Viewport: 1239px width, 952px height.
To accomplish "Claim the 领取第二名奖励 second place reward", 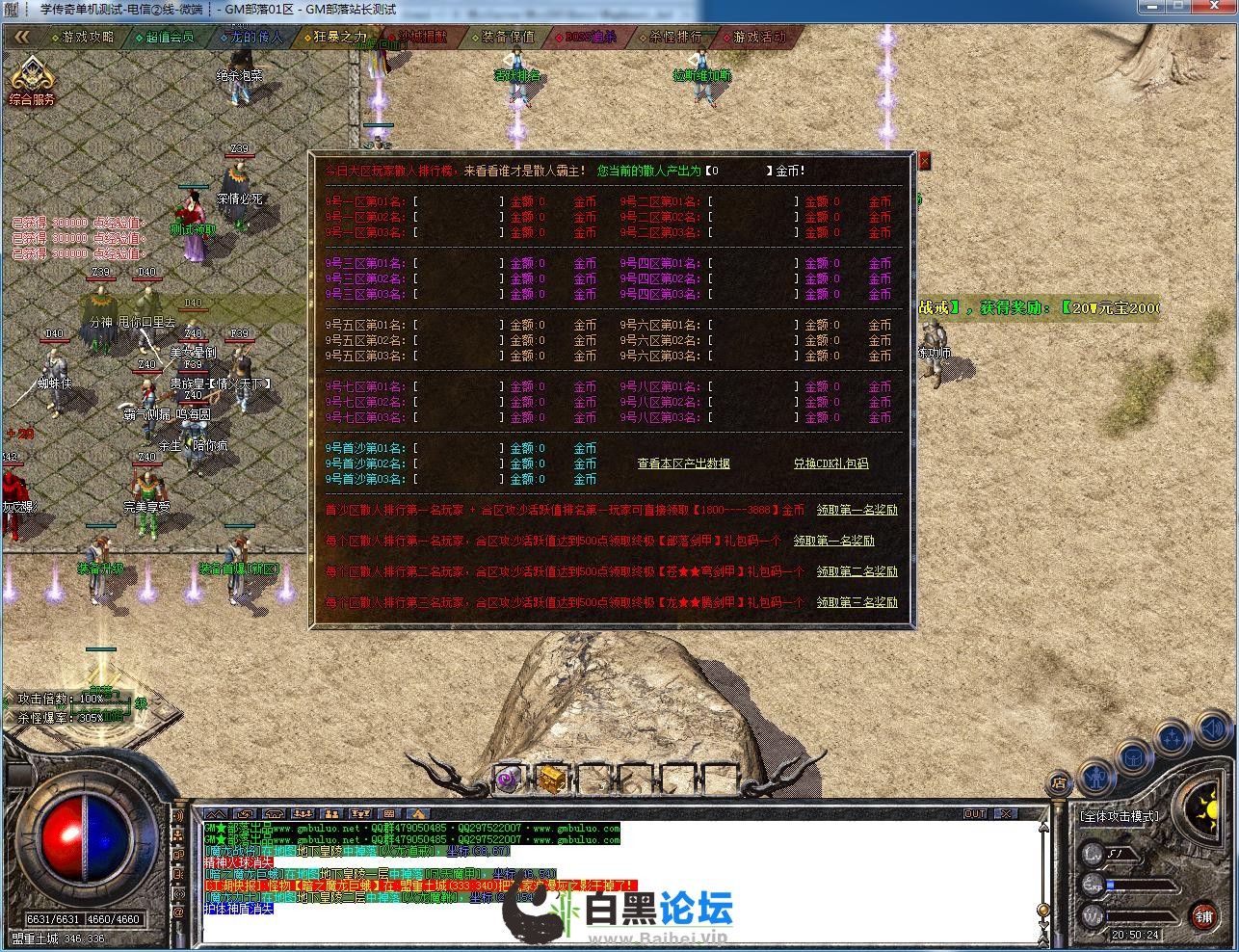I will point(857,571).
